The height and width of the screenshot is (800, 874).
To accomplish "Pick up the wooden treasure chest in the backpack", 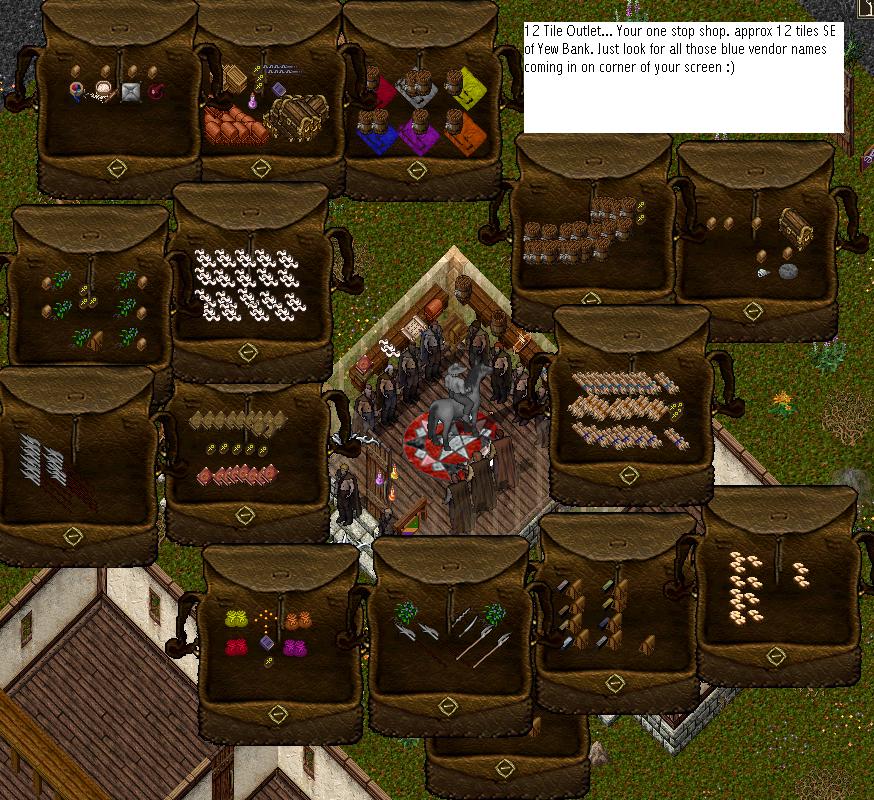I will pos(296,115).
